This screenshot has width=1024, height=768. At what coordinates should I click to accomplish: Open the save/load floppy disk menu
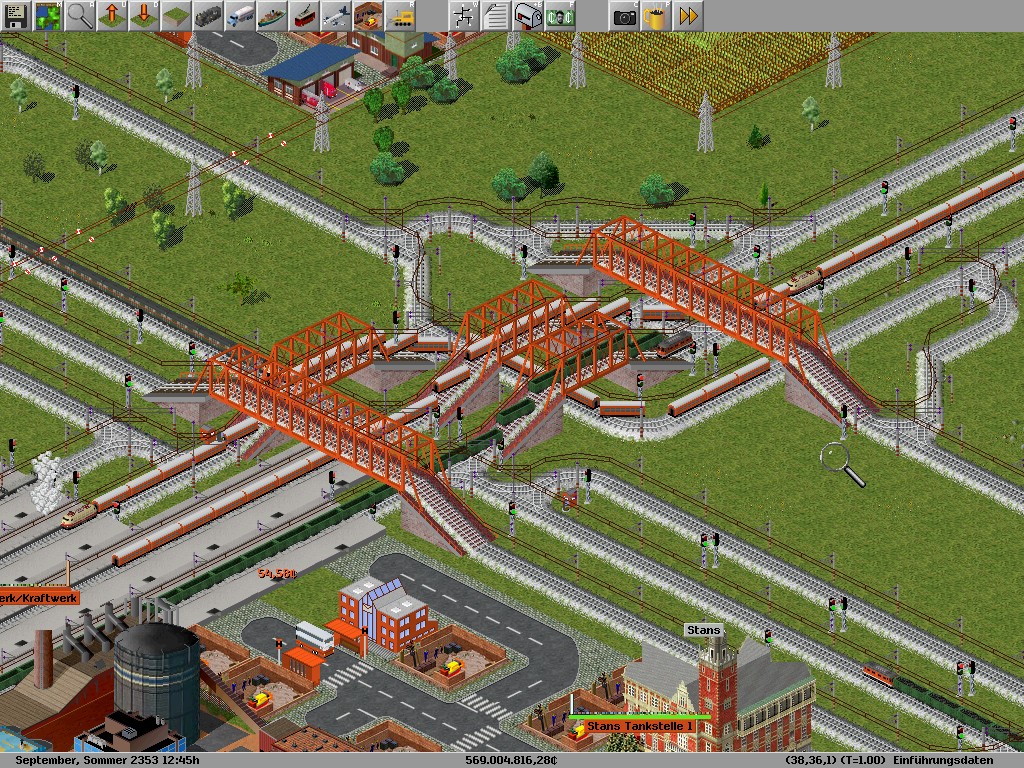pos(16,16)
